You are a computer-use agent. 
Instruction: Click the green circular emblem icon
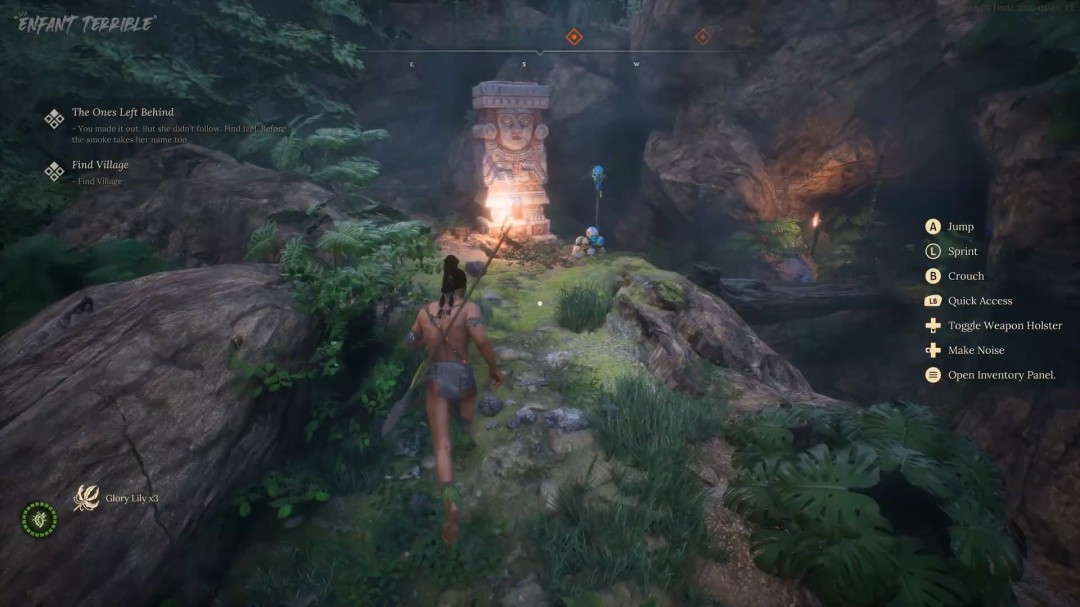39,518
